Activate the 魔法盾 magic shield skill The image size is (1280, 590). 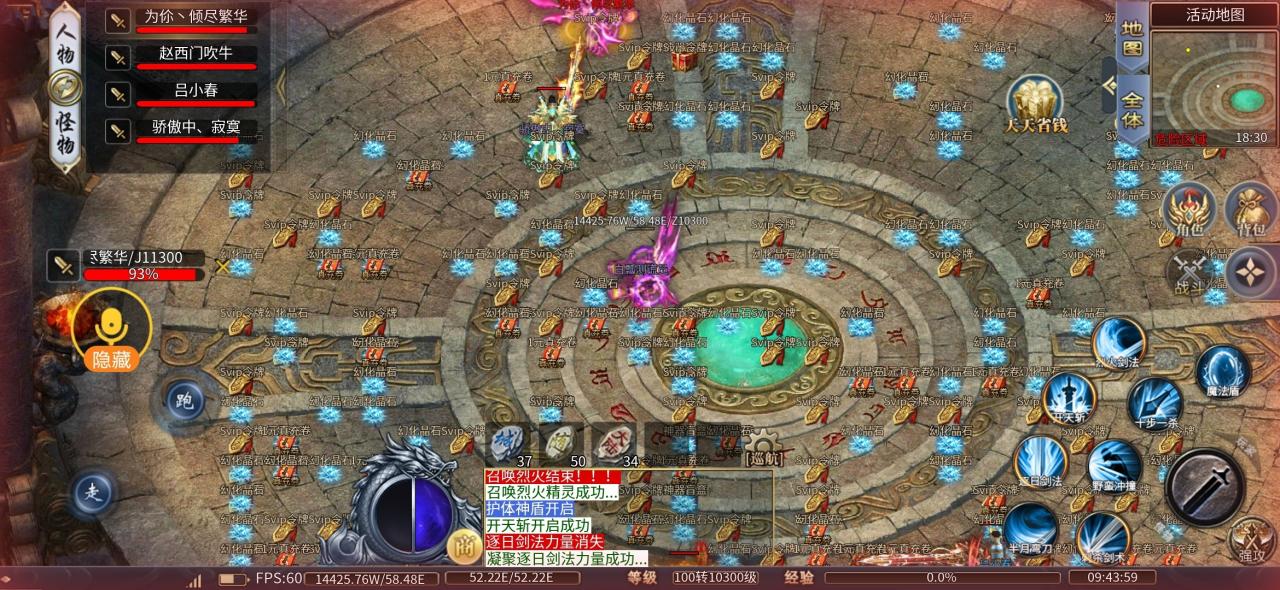pyautogui.click(x=1223, y=372)
